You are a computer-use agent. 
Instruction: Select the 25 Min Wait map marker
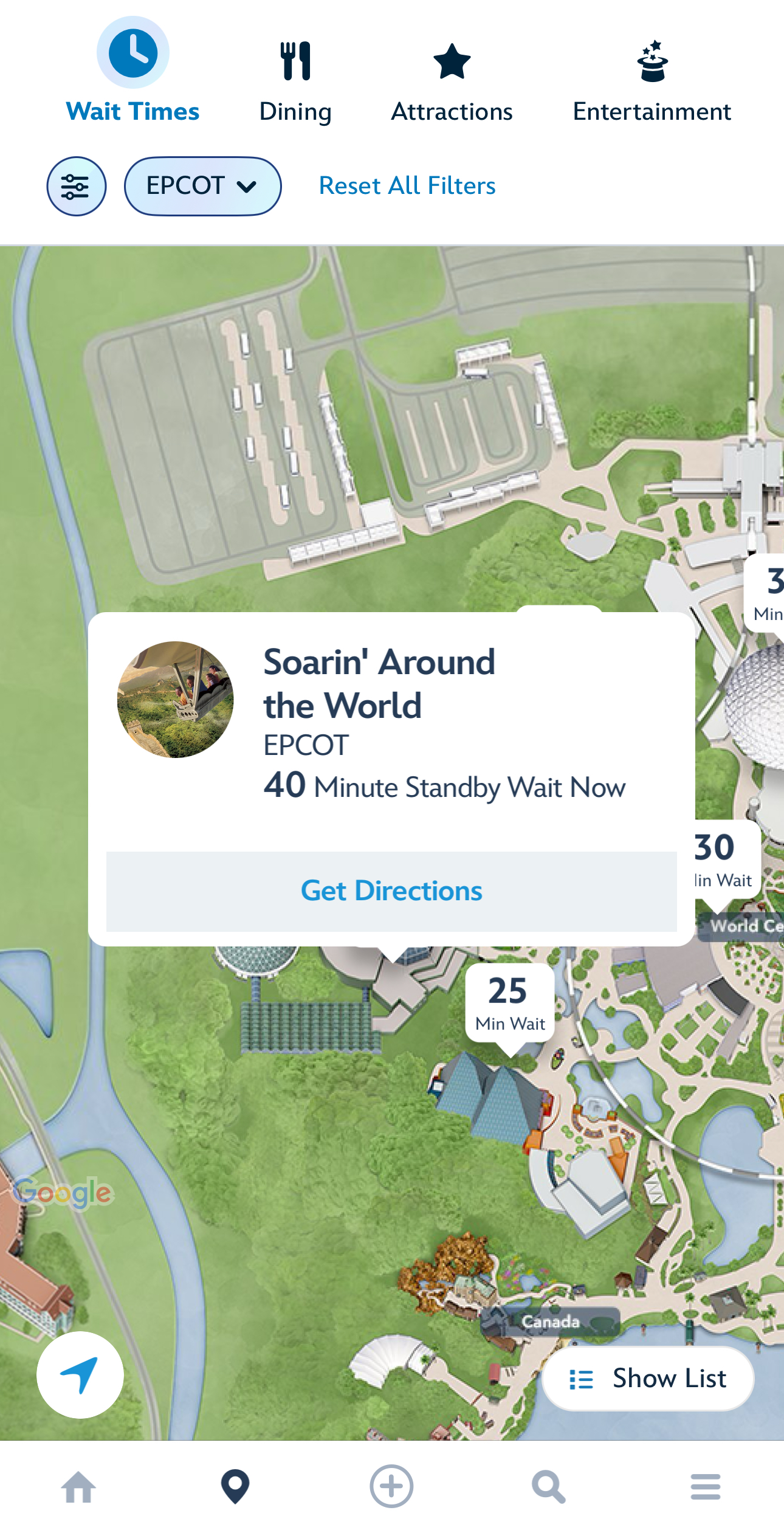(x=510, y=1003)
